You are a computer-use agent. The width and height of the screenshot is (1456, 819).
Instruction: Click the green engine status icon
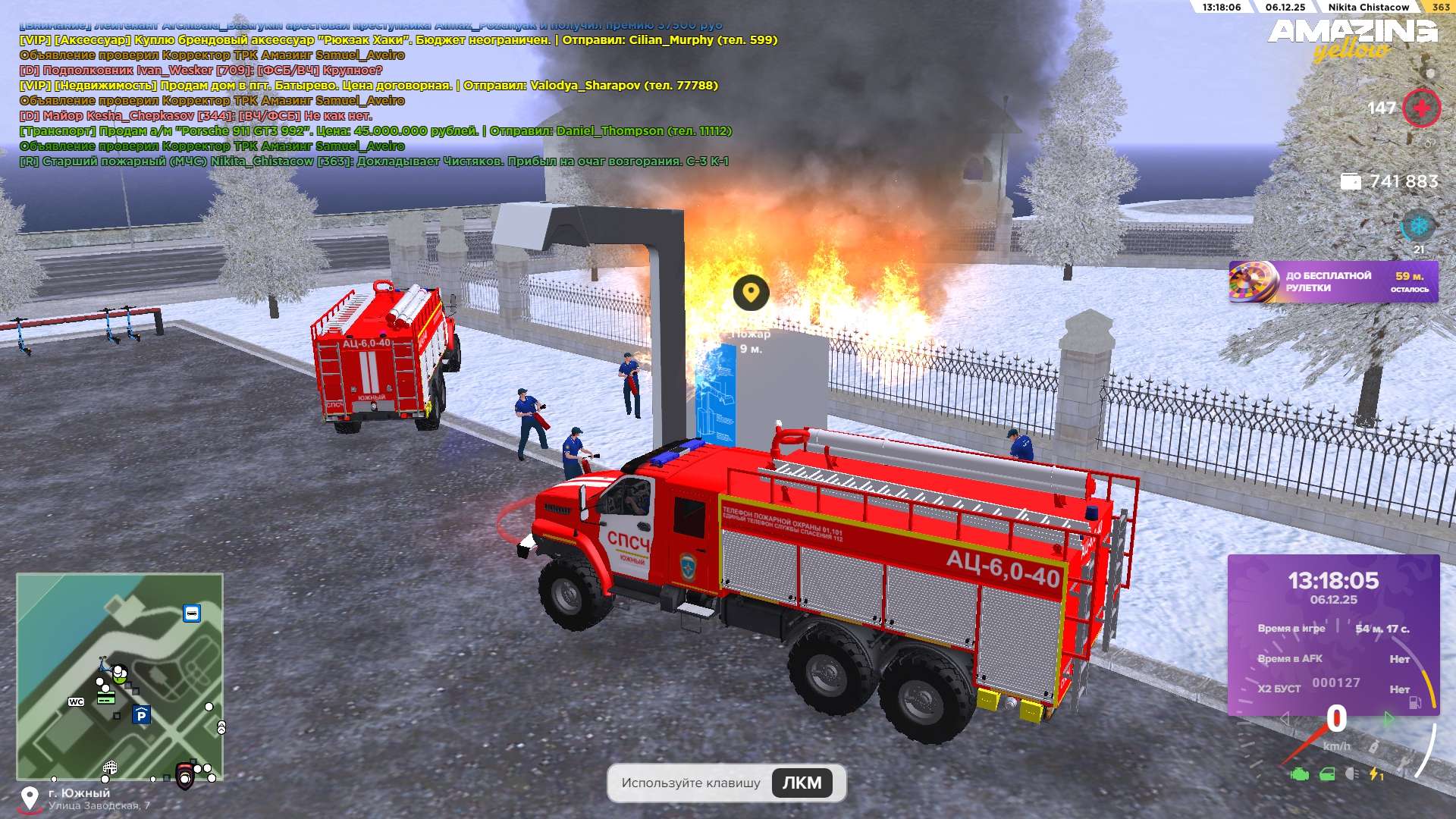pos(1300,774)
